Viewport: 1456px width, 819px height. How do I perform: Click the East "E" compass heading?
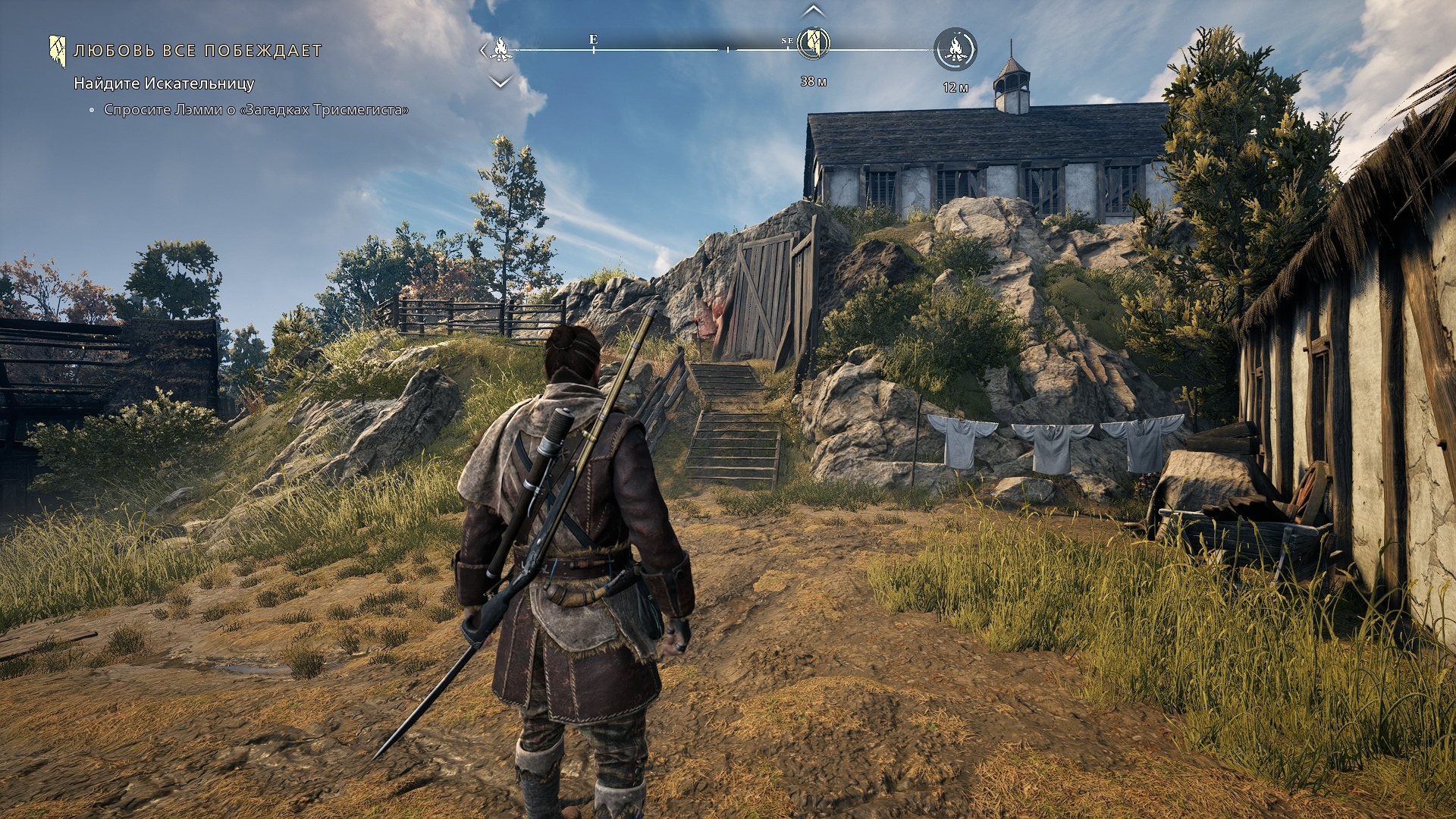(x=593, y=39)
